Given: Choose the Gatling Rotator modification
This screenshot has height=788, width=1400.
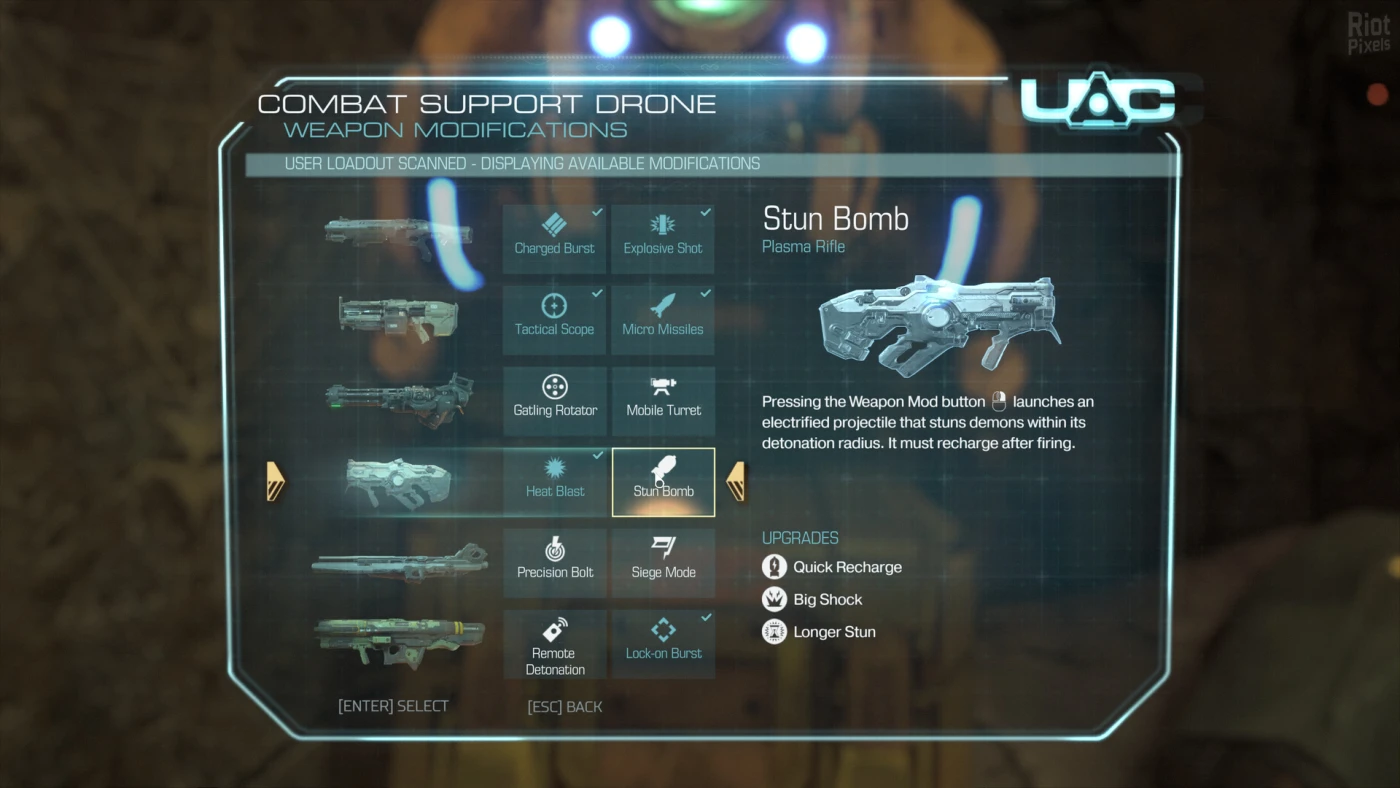Looking at the screenshot, I should point(554,401).
